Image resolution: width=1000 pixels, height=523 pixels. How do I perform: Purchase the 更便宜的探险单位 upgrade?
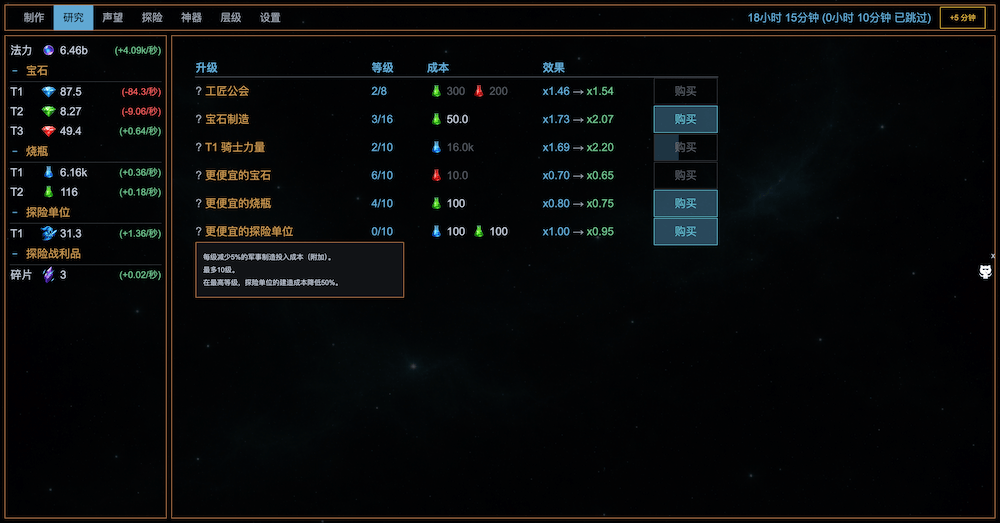685,231
